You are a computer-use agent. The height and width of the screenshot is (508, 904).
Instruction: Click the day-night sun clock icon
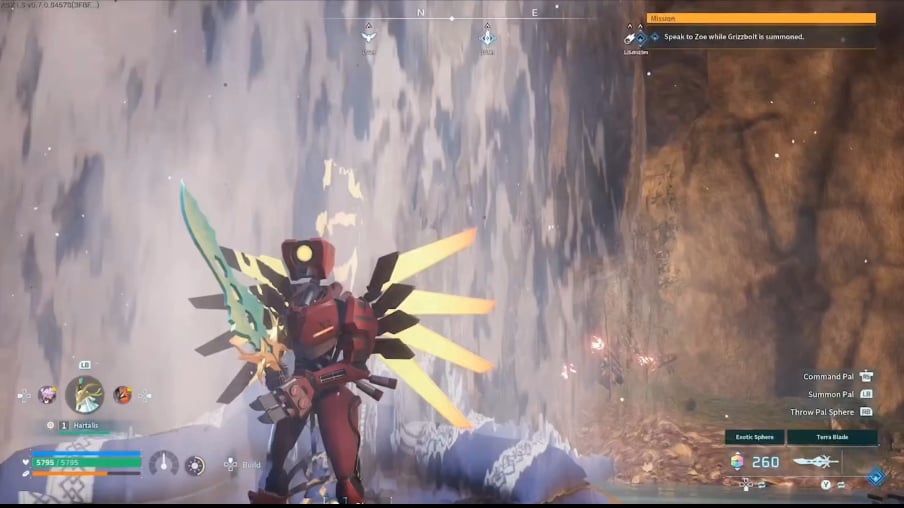point(195,465)
